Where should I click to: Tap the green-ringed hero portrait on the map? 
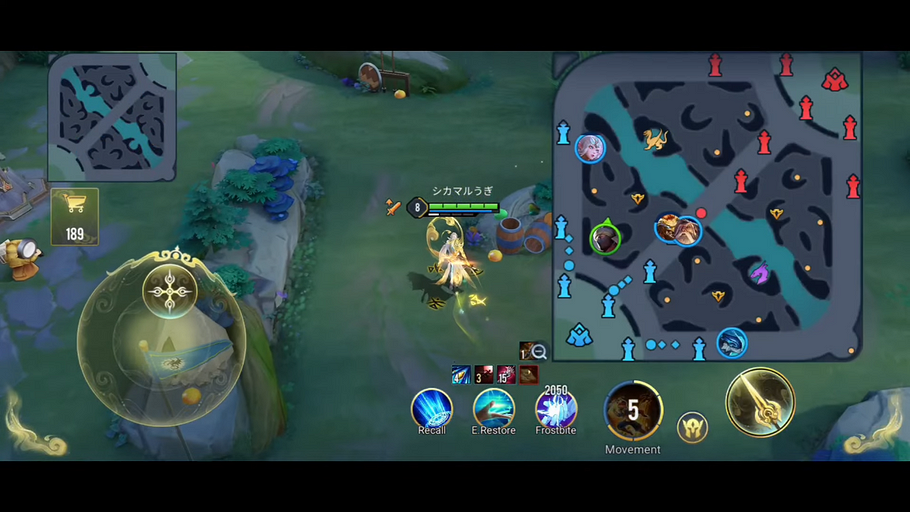604,238
